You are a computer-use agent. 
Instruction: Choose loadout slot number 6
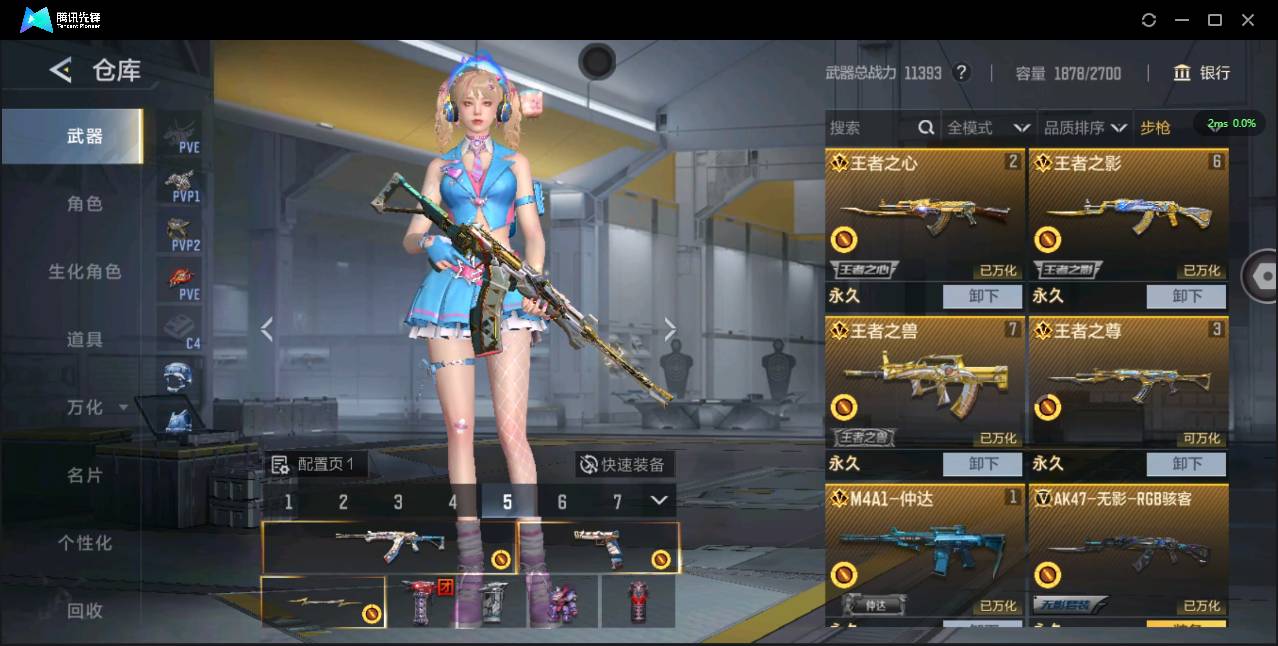coord(562,502)
